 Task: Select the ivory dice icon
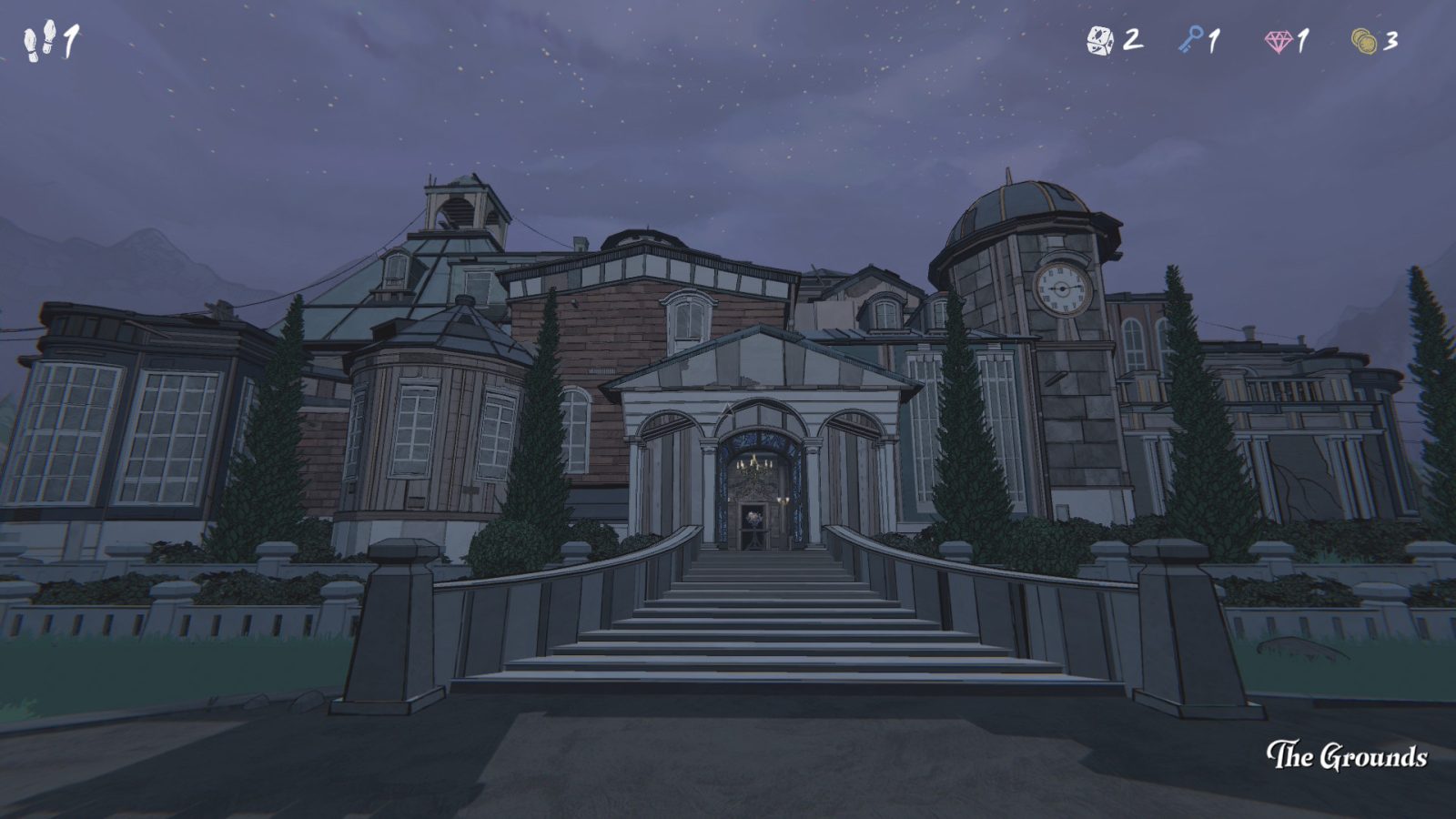tap(1100, 40)
